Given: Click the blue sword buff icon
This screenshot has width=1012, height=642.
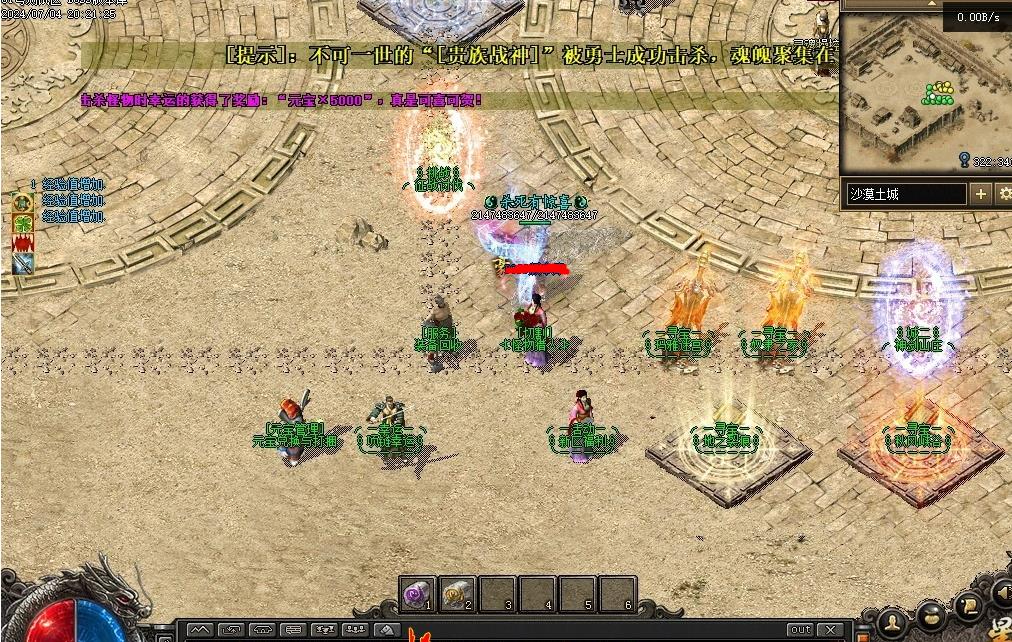Looking at the screenshot, I should (22, 264).
